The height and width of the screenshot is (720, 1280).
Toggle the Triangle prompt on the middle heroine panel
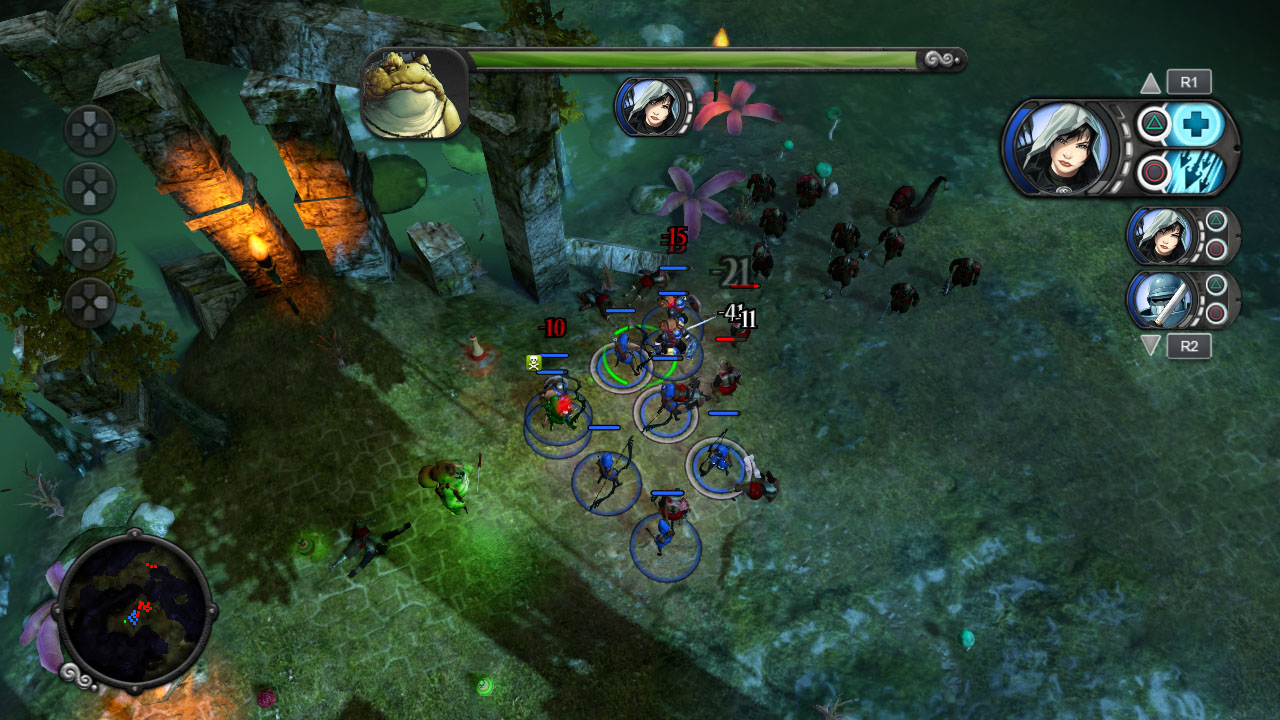pos(1216,219)
